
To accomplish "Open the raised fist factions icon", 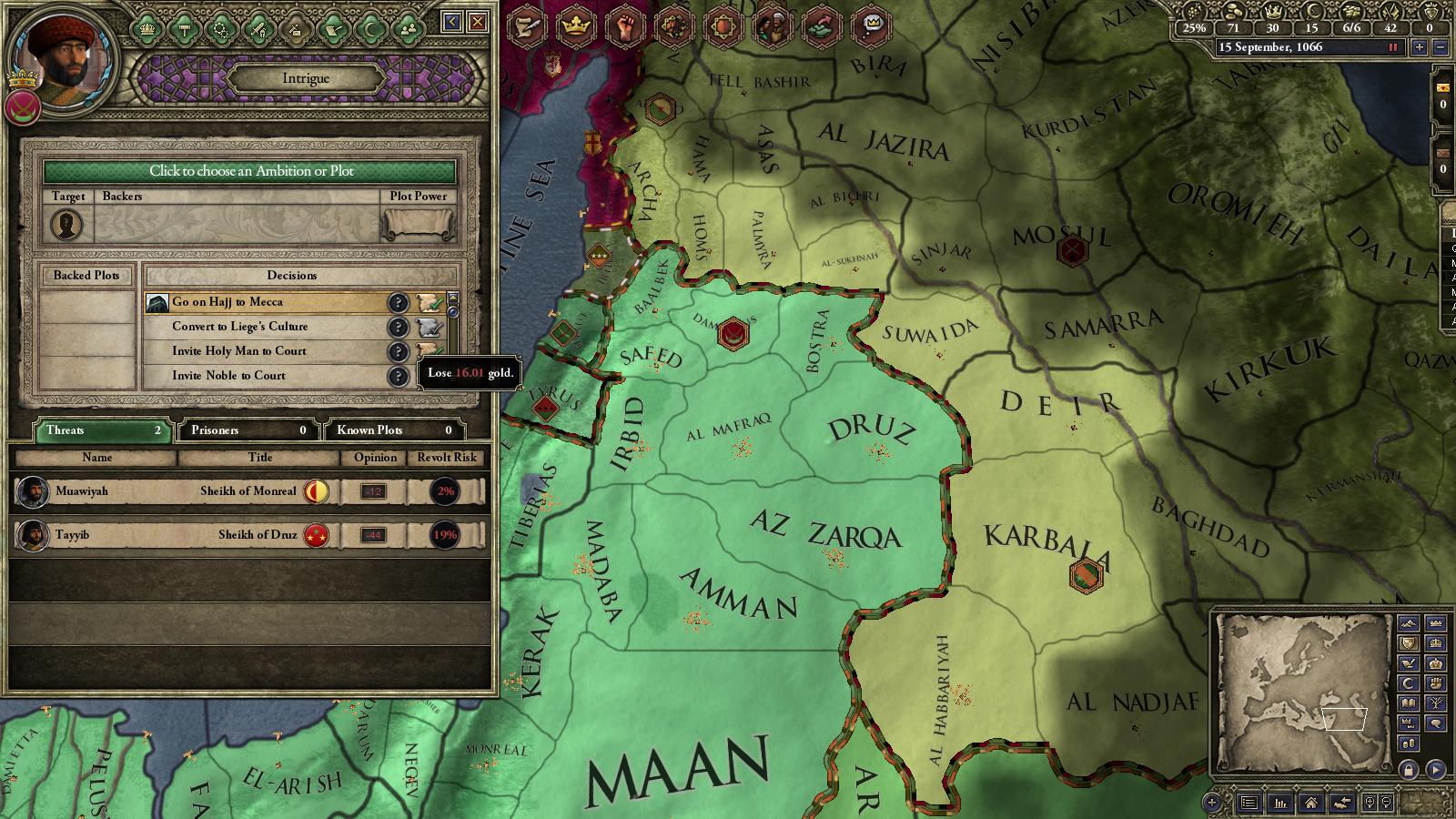I will pyautogui.click(x=624, y=27).
